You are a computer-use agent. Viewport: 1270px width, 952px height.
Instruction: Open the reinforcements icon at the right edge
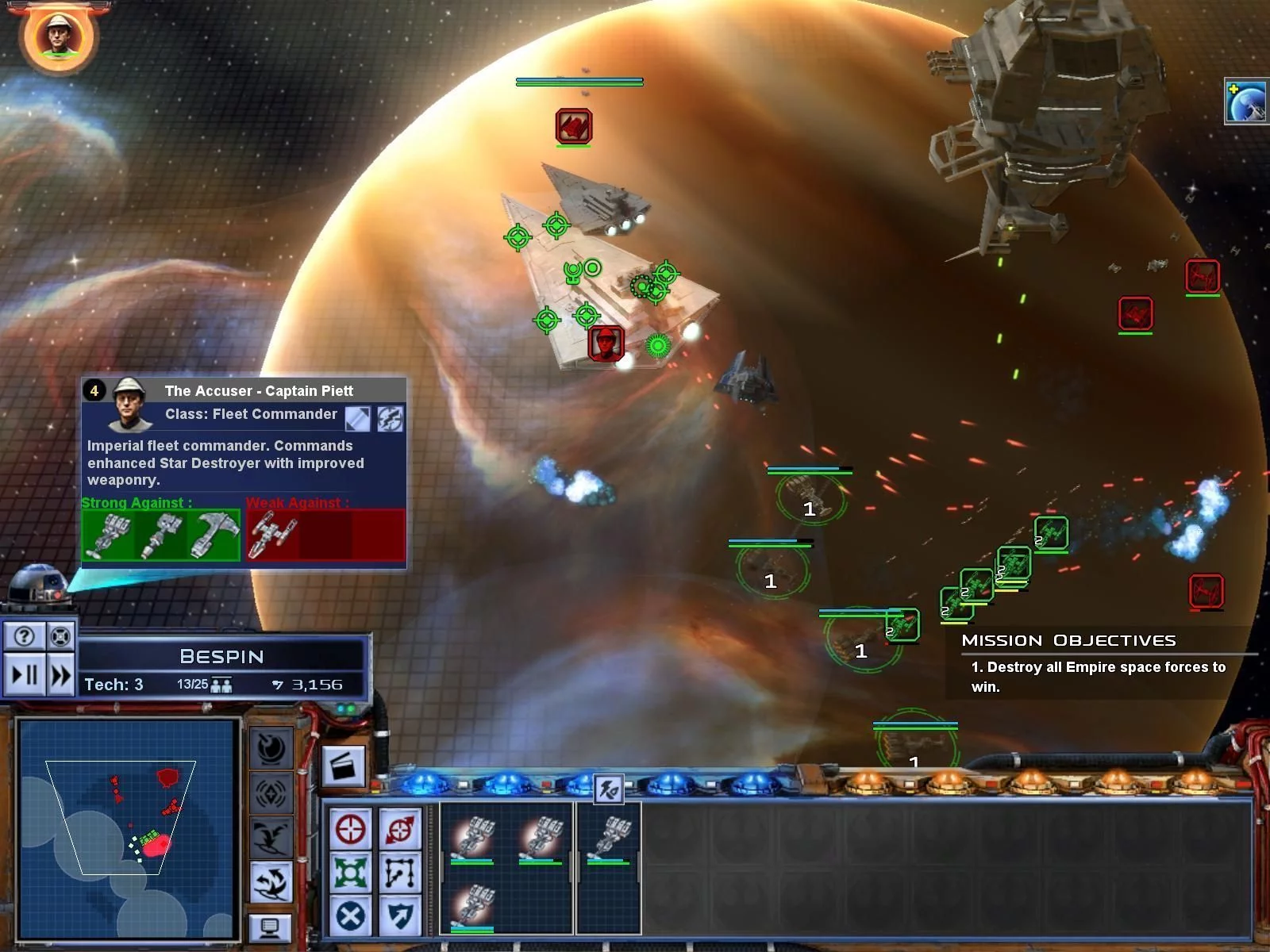(1246, 102)
